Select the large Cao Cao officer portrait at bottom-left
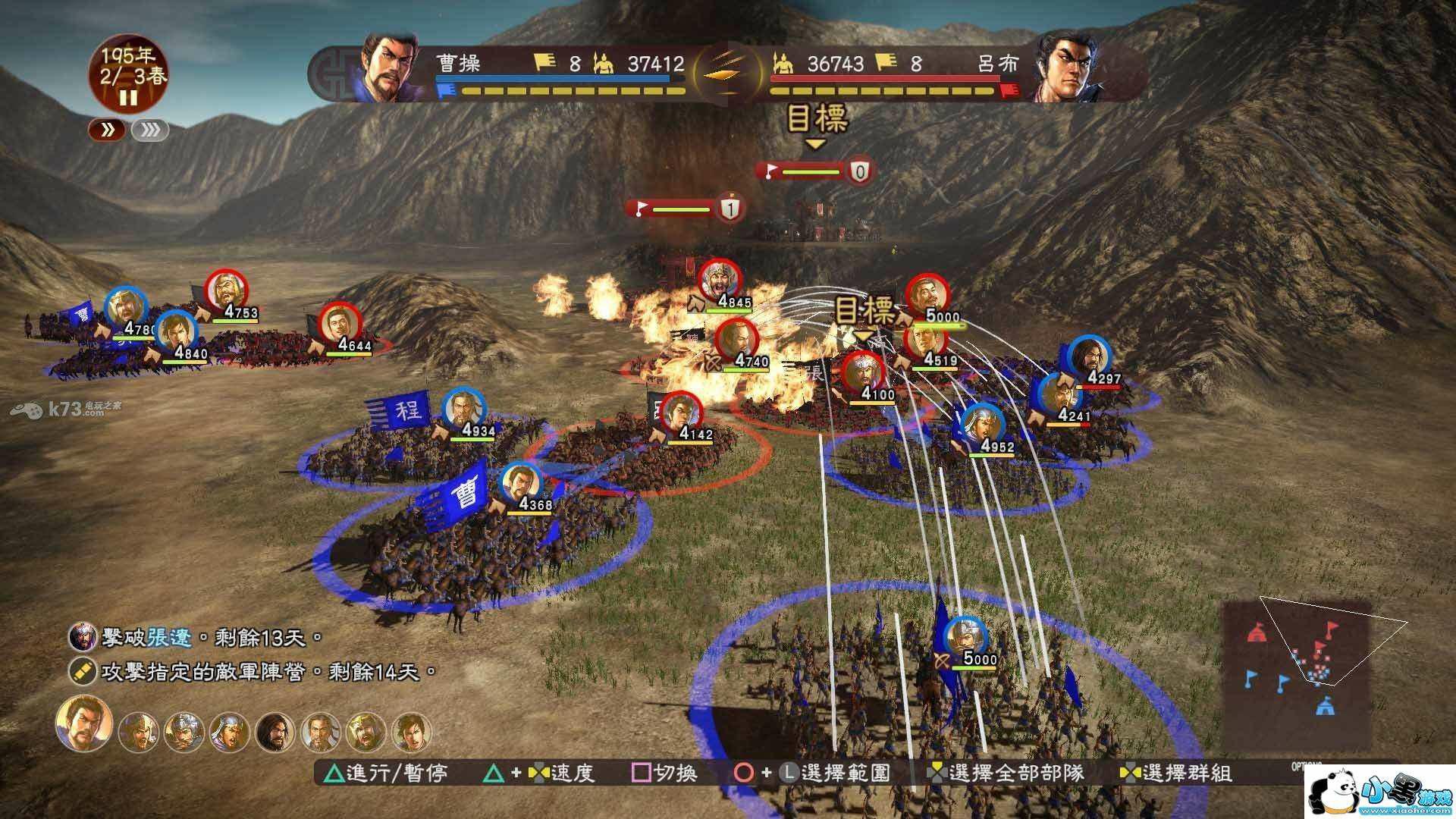The image size is (1456, 819). [83, 723]
